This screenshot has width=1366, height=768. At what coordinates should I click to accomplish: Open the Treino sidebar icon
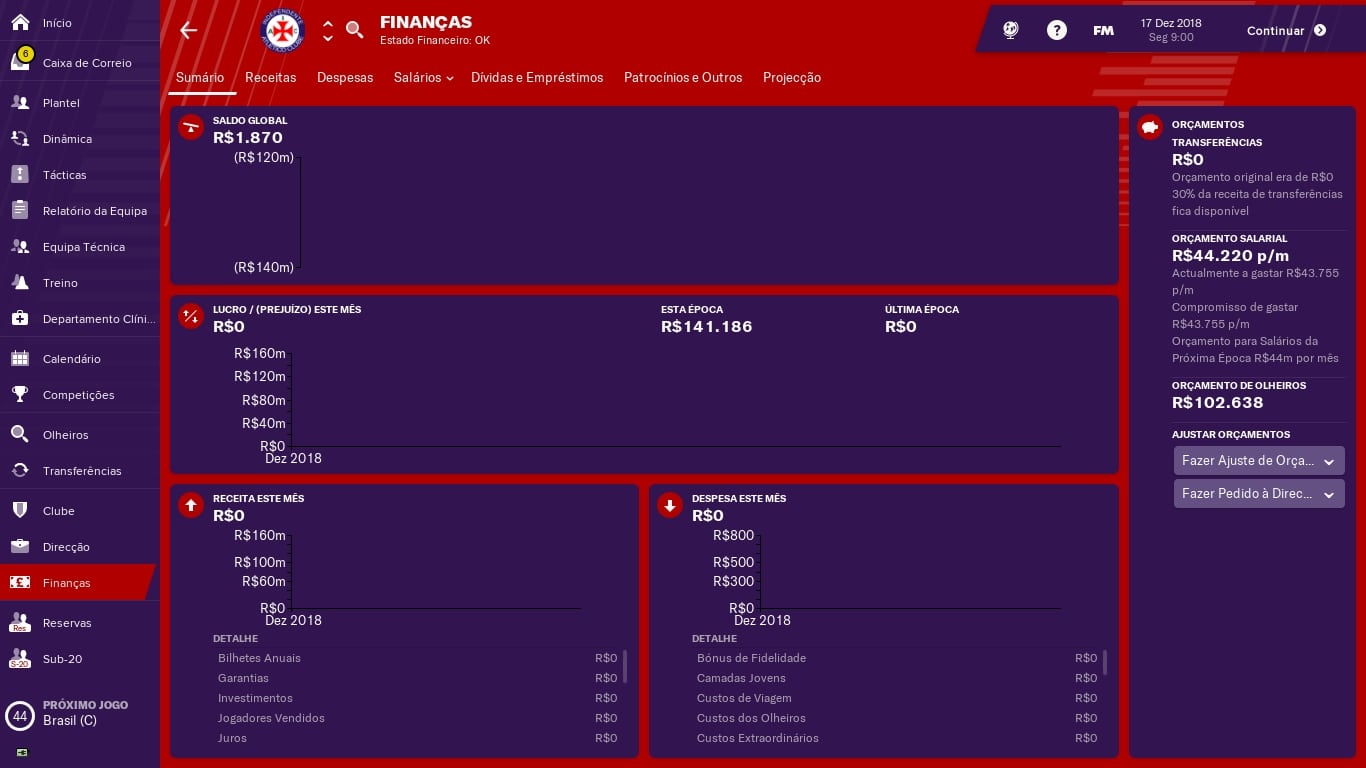coord(20,283)
